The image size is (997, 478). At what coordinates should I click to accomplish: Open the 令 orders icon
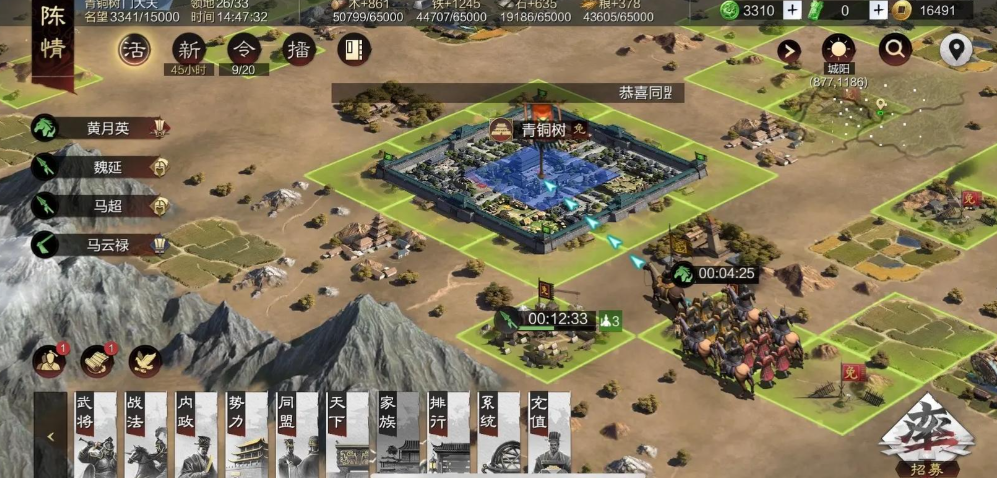coord(242,49)
